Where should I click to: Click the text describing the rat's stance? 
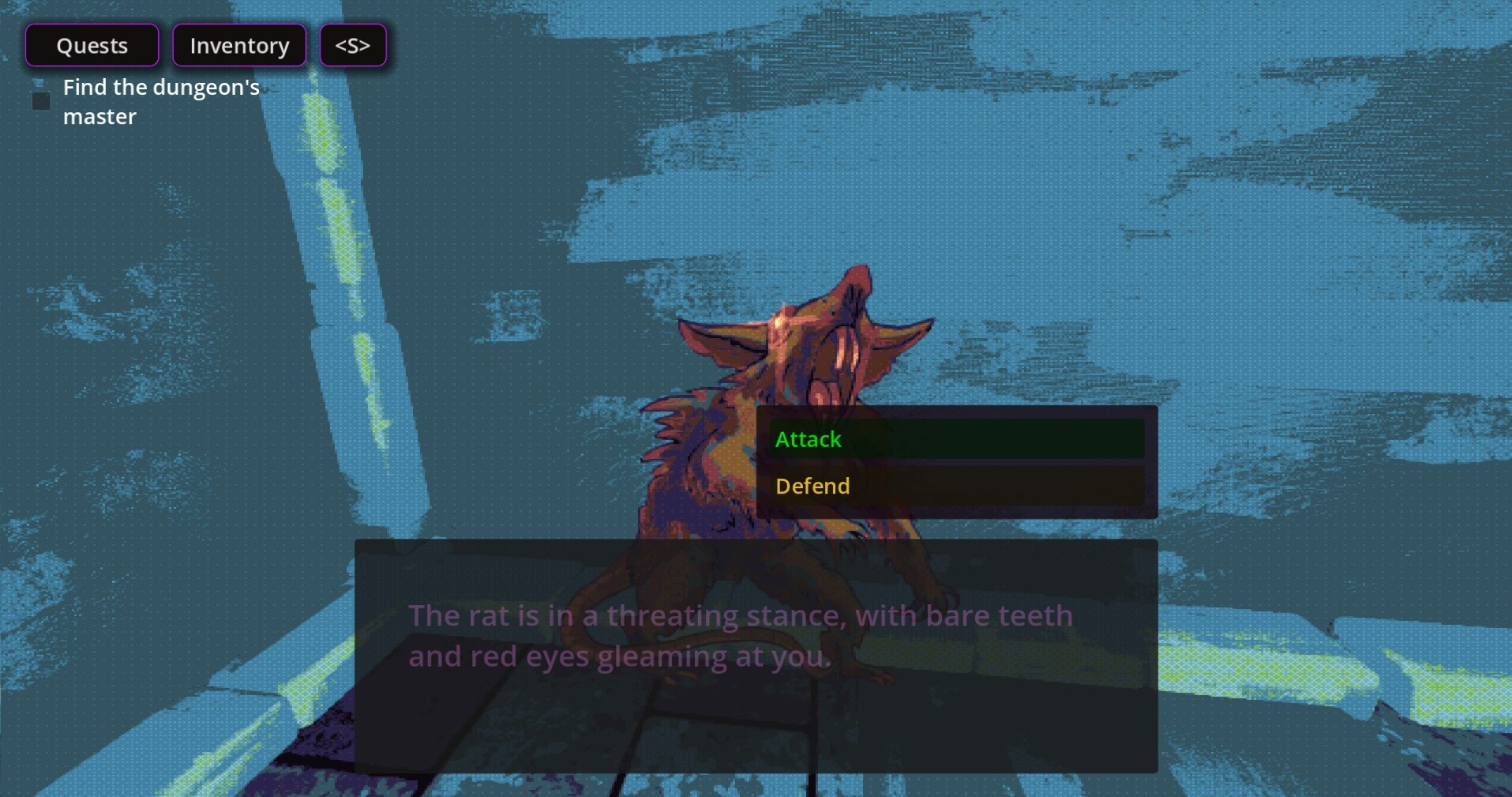click(x=739, y=634)
